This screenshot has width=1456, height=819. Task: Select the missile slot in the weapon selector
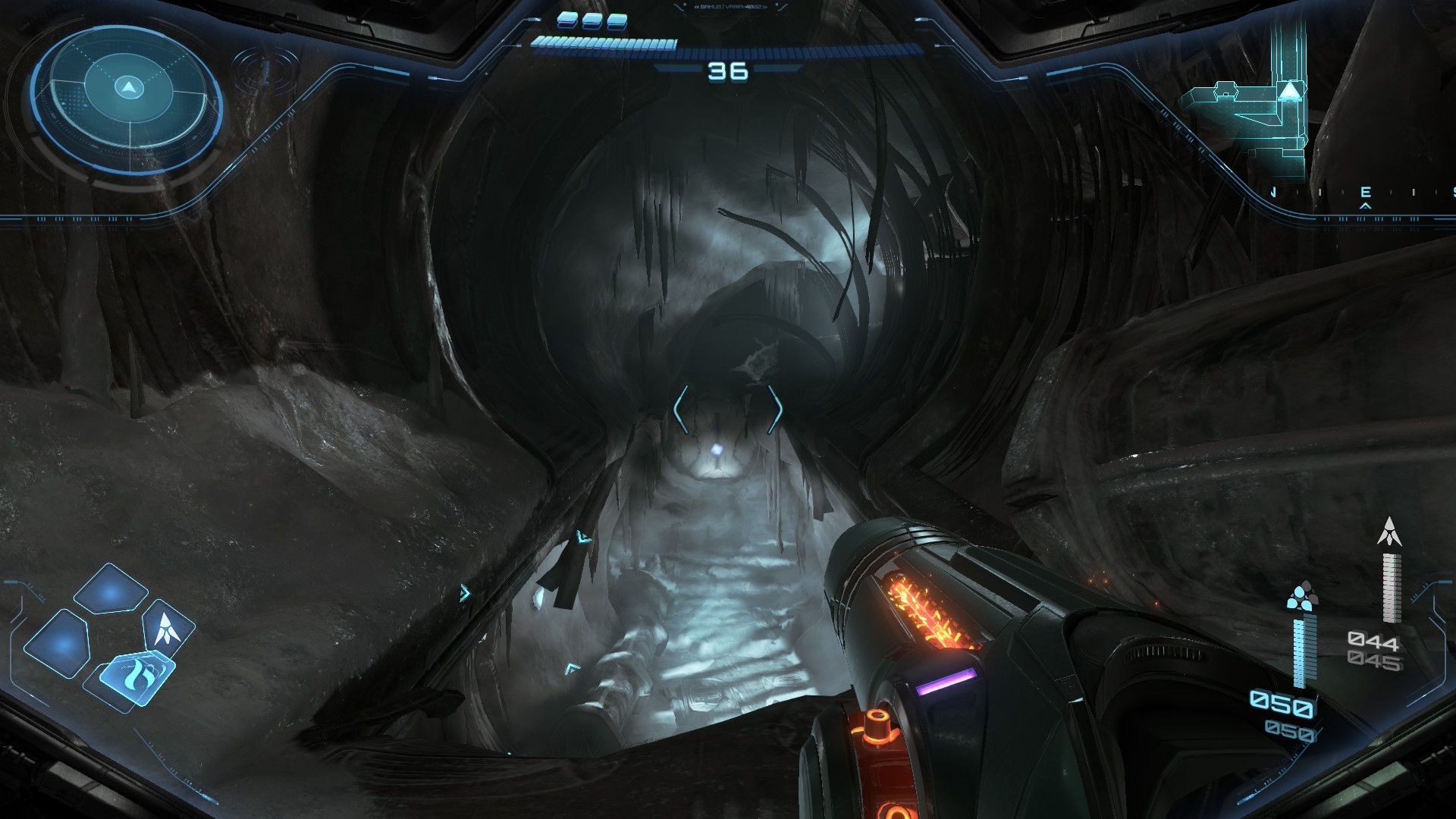[x=168, y=628]
